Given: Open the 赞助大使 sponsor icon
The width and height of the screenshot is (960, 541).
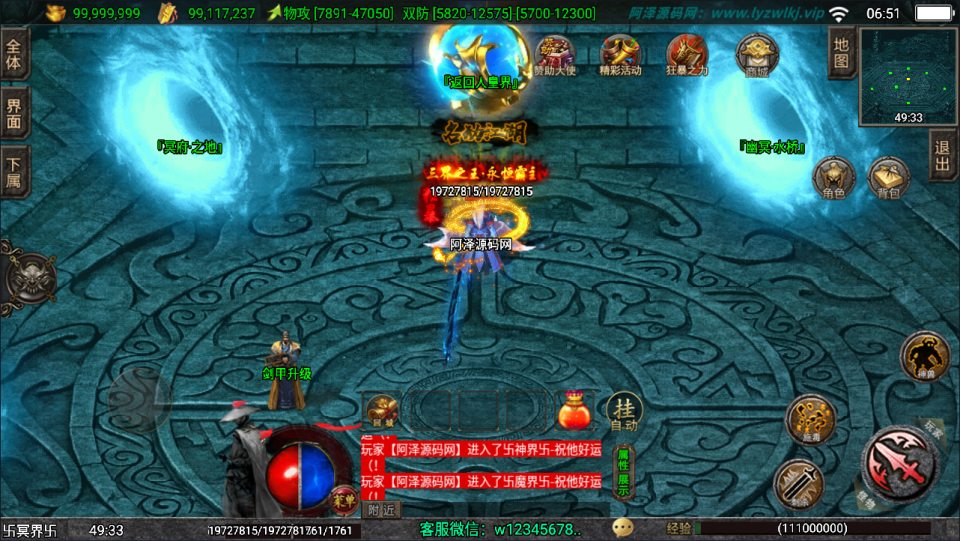Looking at the screenshot, I should 554,53.
